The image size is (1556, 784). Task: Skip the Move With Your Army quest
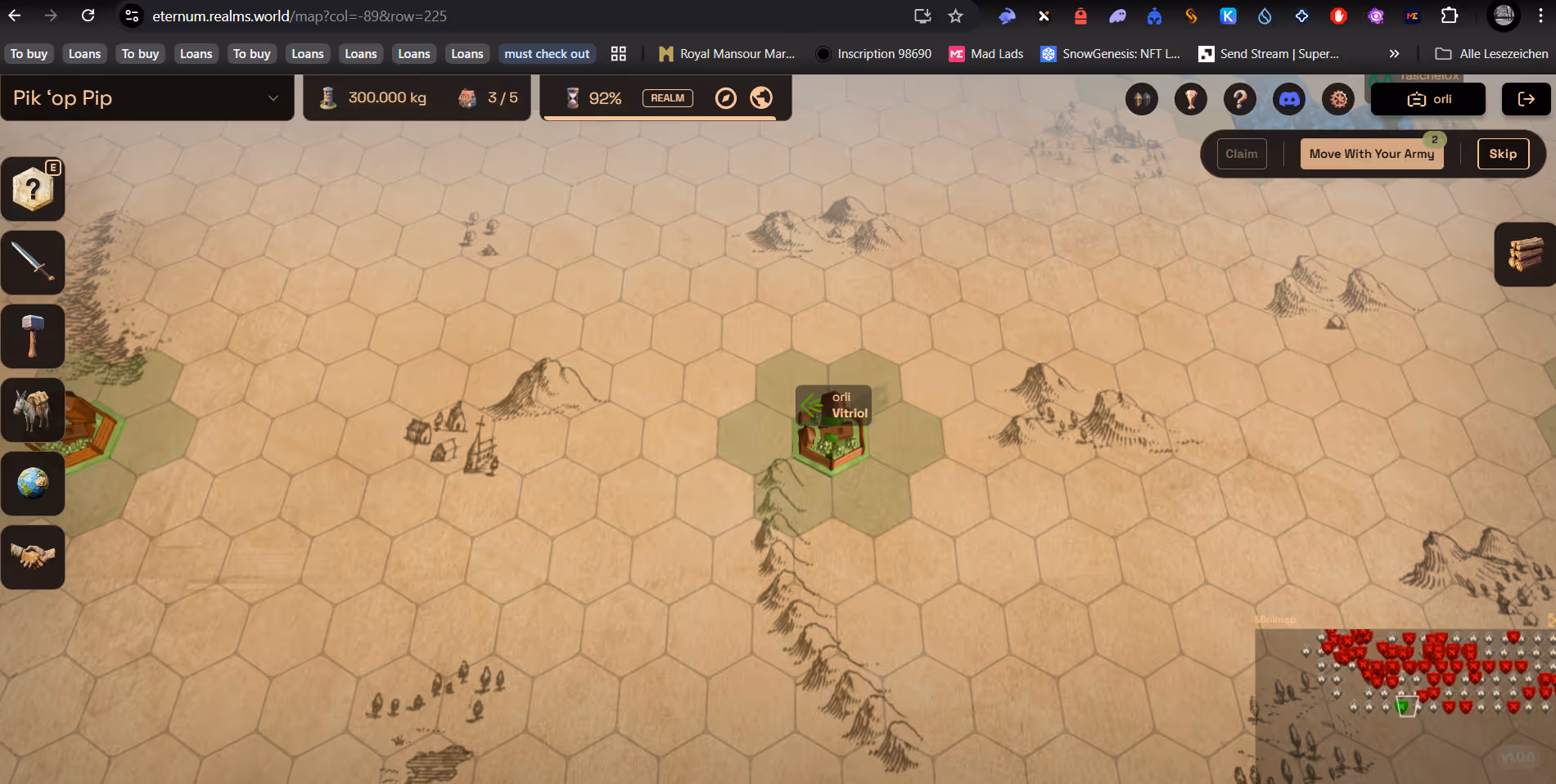(1503, 154)
